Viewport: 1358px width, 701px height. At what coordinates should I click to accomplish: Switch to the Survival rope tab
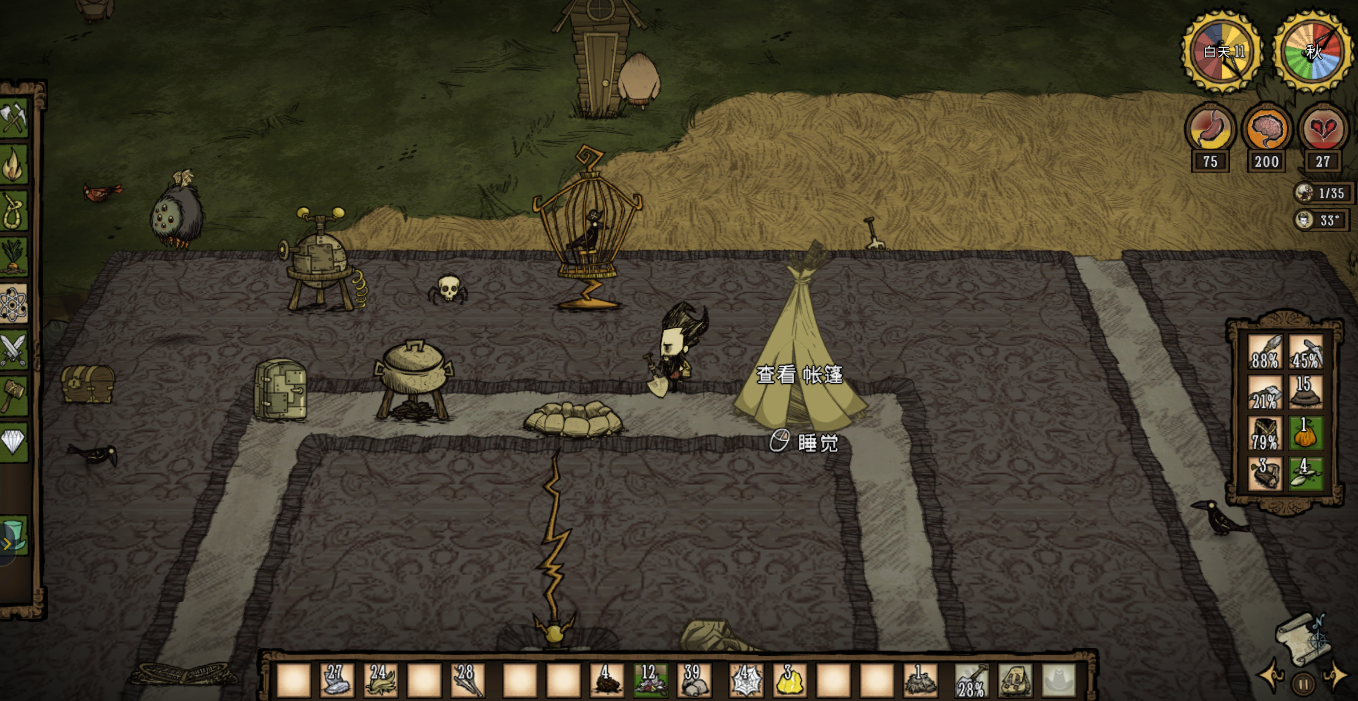coord(13,211)
